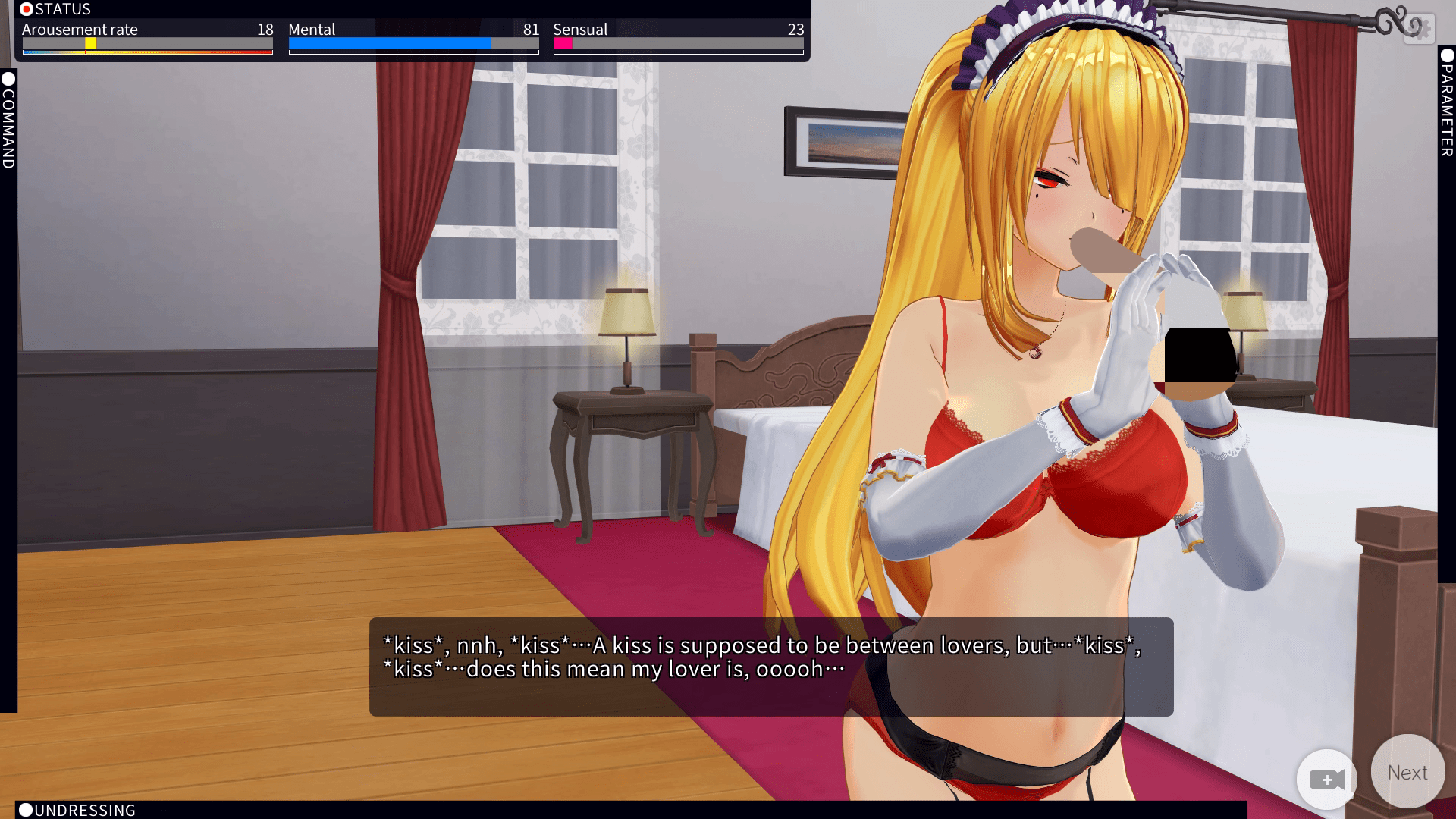The height and width of the screenshot is (819, 1456).
Task: Toggle the STATUS panel header
Action: [56, 9]
